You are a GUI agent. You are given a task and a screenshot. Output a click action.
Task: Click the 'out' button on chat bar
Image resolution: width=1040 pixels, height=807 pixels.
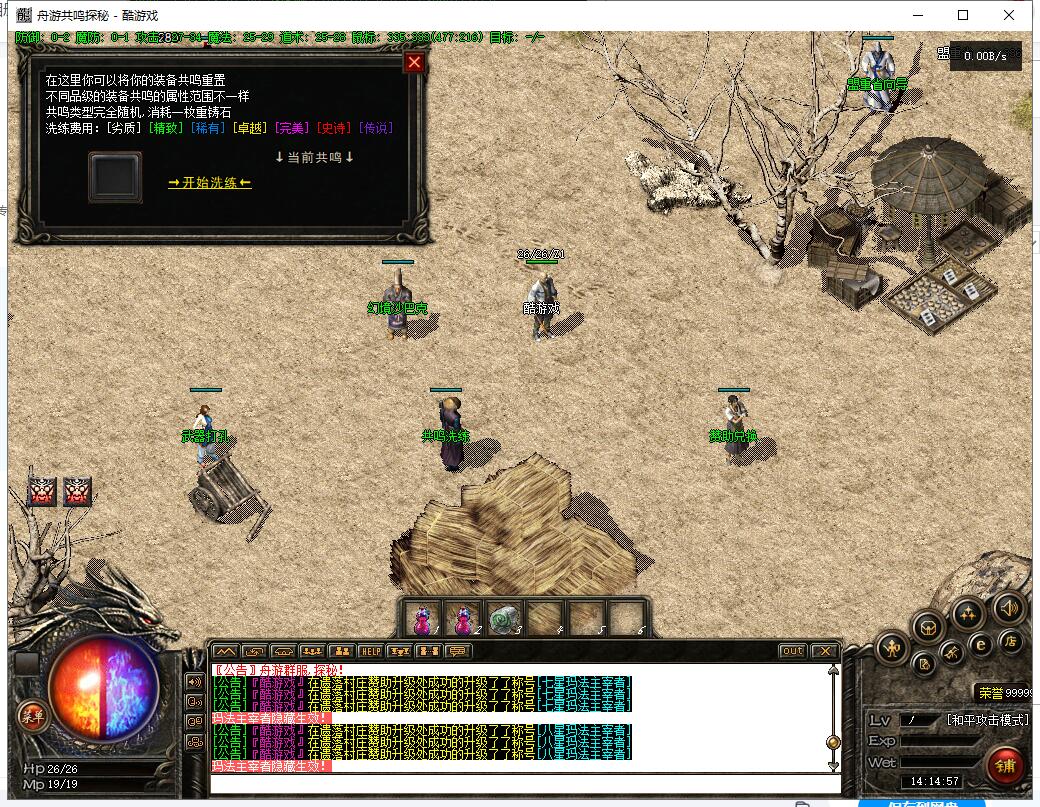click(792, 651)
